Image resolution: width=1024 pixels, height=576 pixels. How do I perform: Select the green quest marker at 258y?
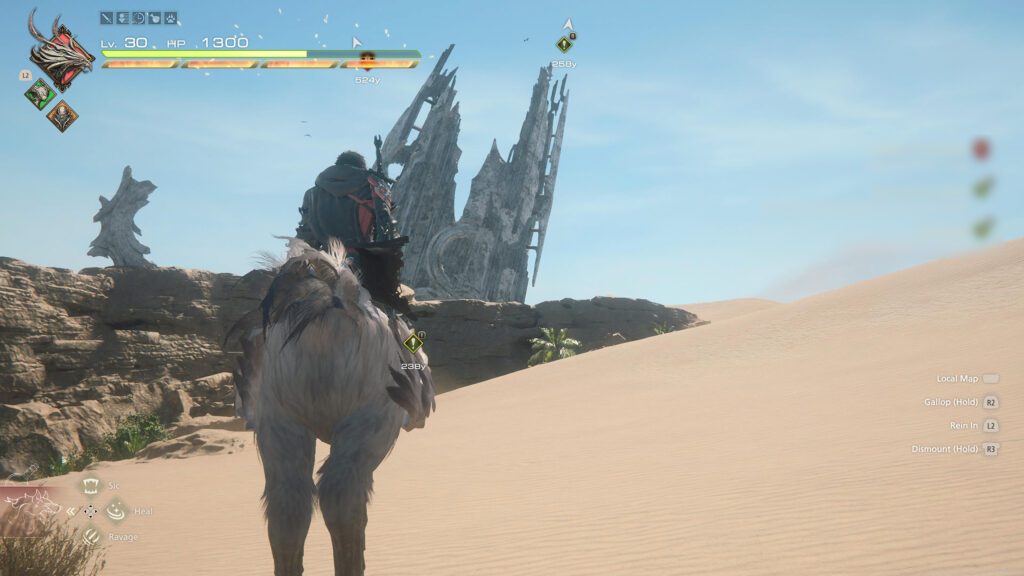(x=564, y=44)
